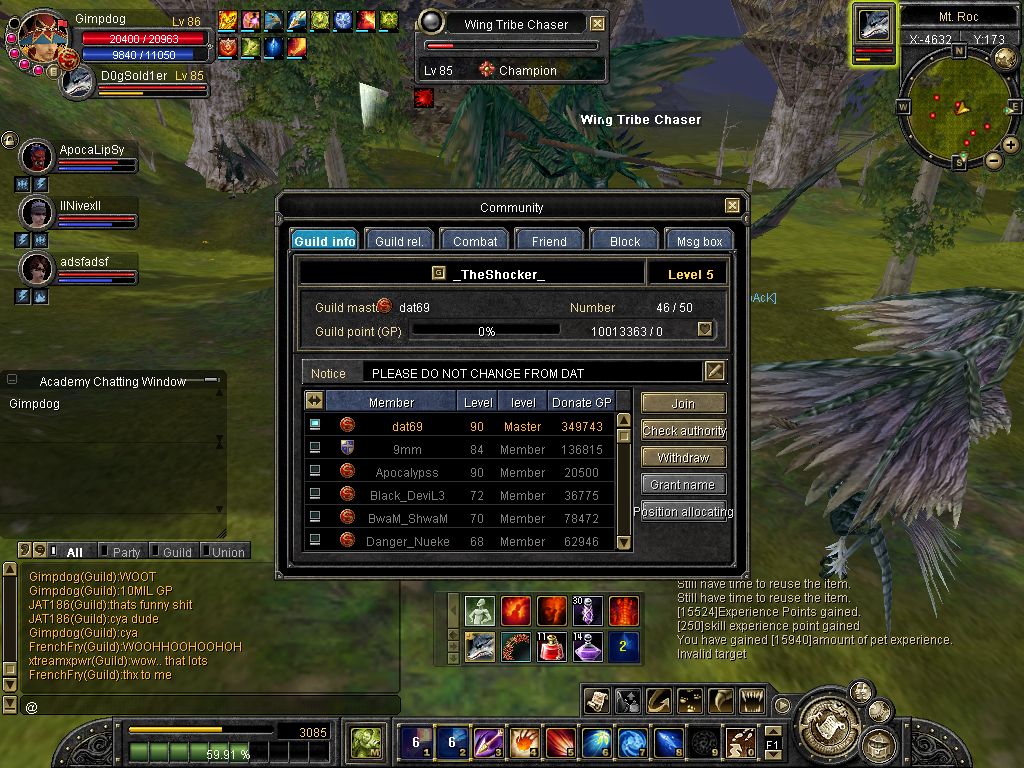Screen dimensions: 1024x768
Task: Zoom in the minimap
Action: 1011,145
